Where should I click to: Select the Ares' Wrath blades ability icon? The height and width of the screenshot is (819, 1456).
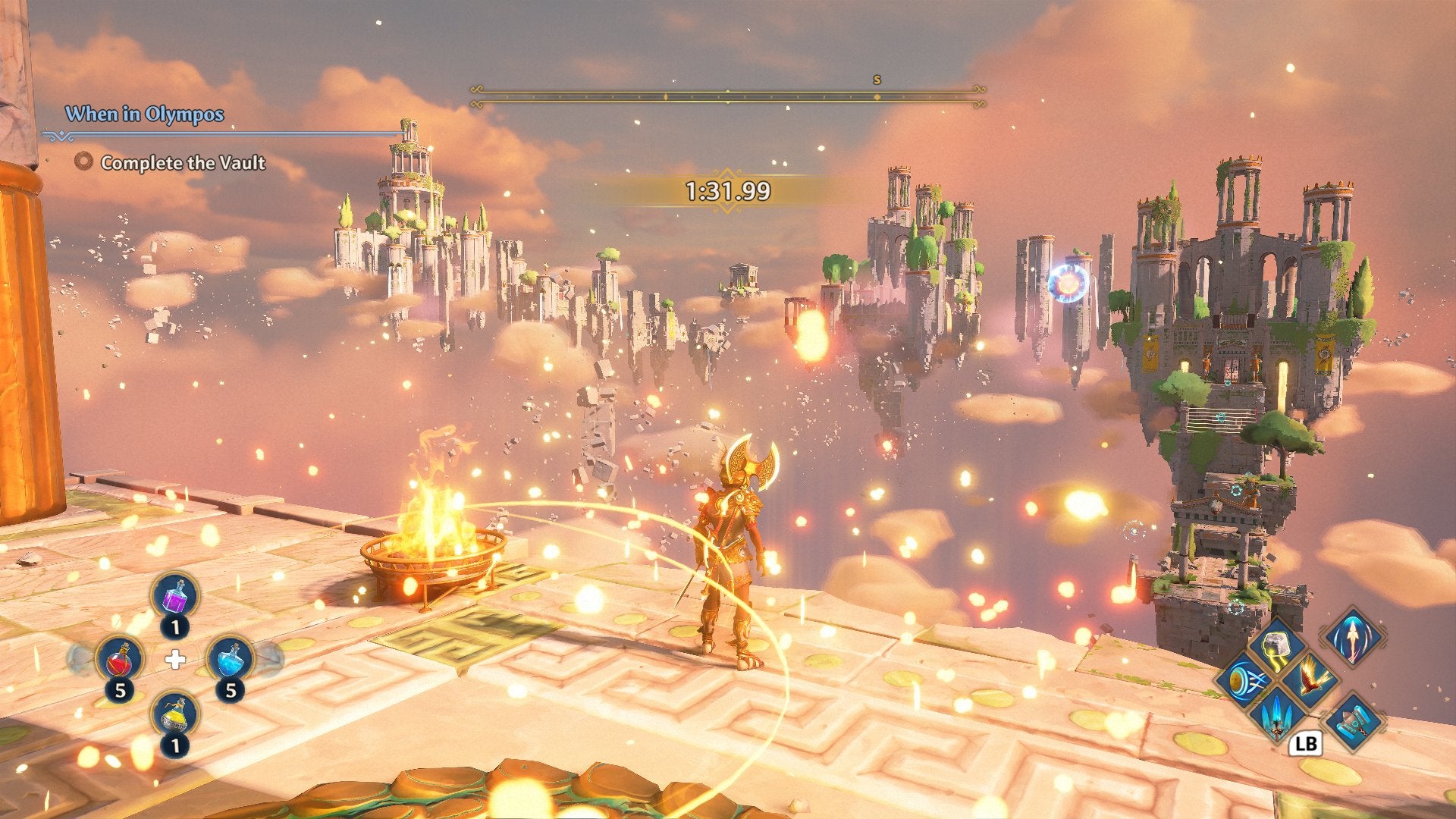tap(1276, 717)
